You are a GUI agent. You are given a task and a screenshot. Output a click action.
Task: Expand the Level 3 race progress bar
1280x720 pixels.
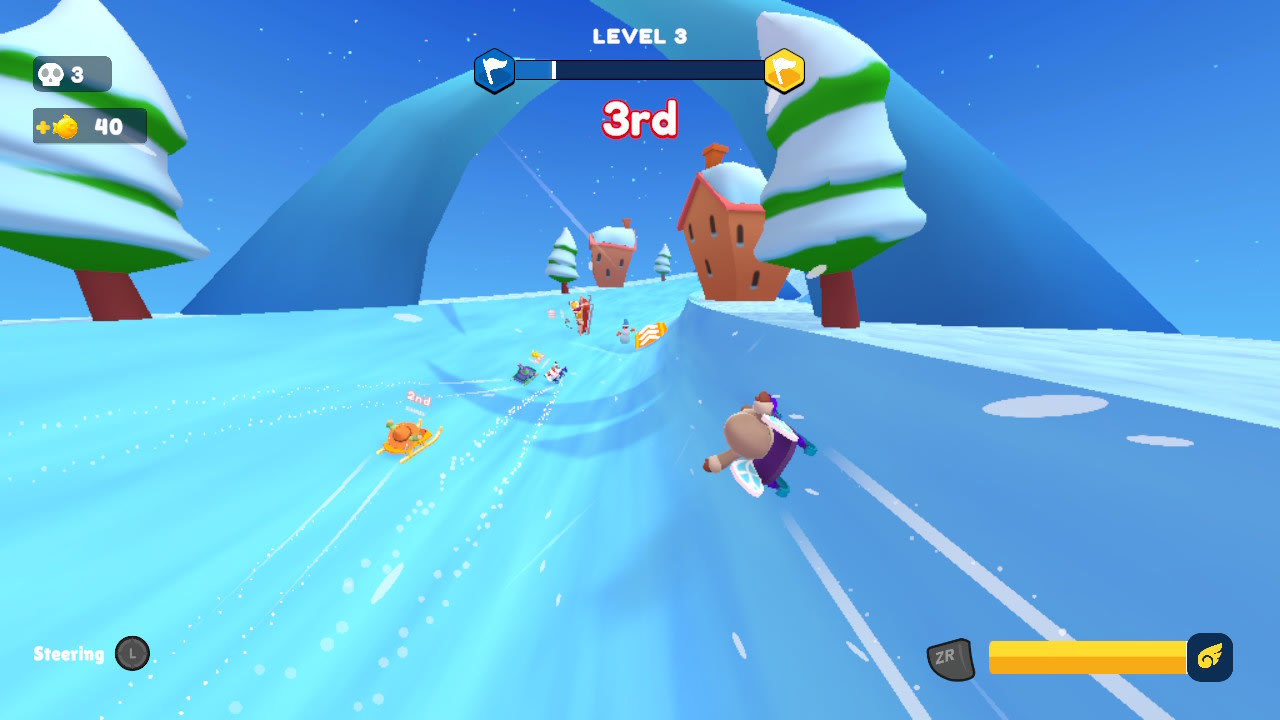[640, 71]
